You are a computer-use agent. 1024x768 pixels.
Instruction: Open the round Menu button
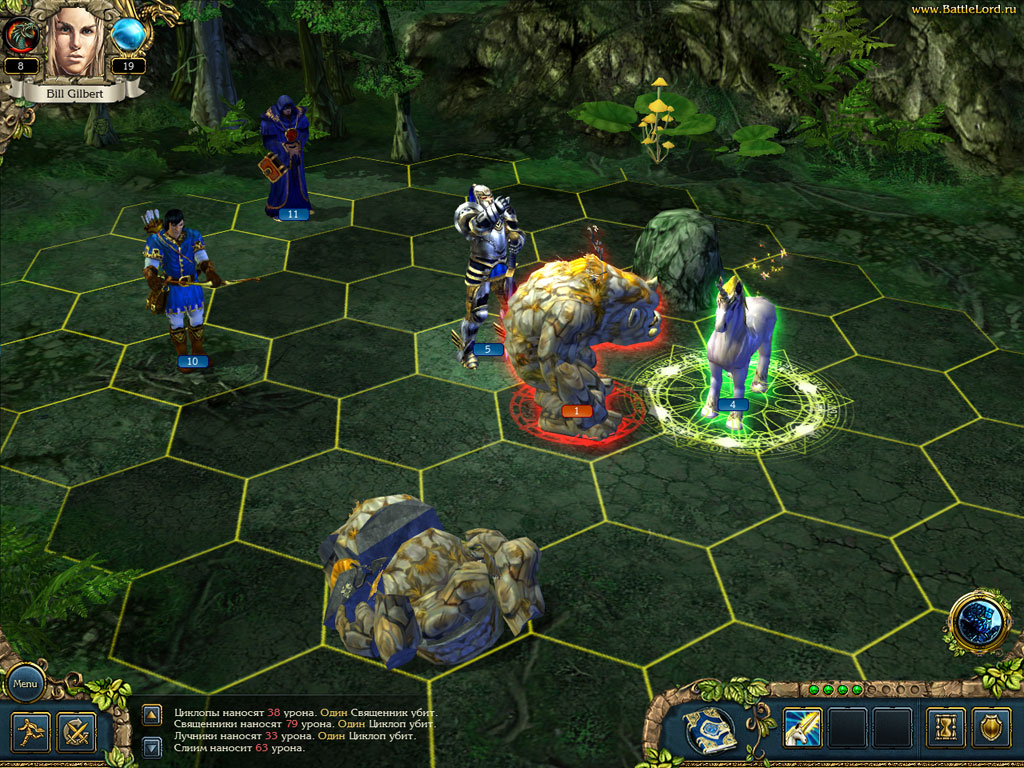26,685
